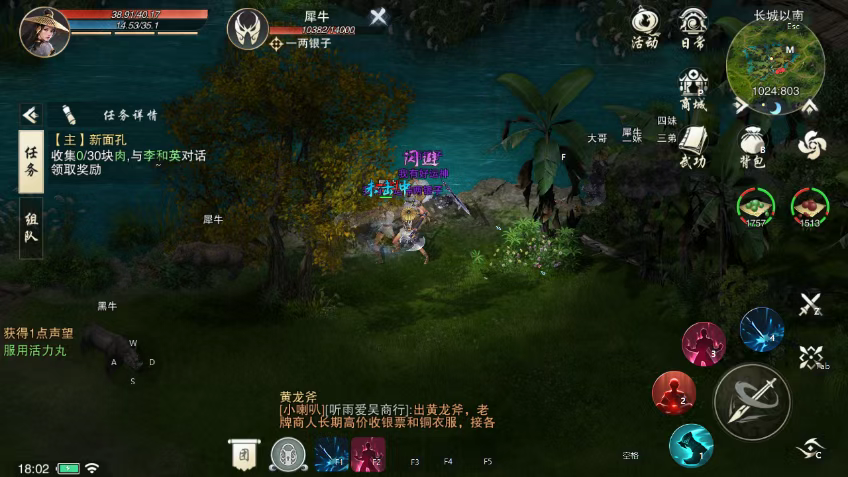Viewport: 848px width, 477px height.
Task: Click the pinwheel icon beside the bag
Action: click(x=811, y=145)
